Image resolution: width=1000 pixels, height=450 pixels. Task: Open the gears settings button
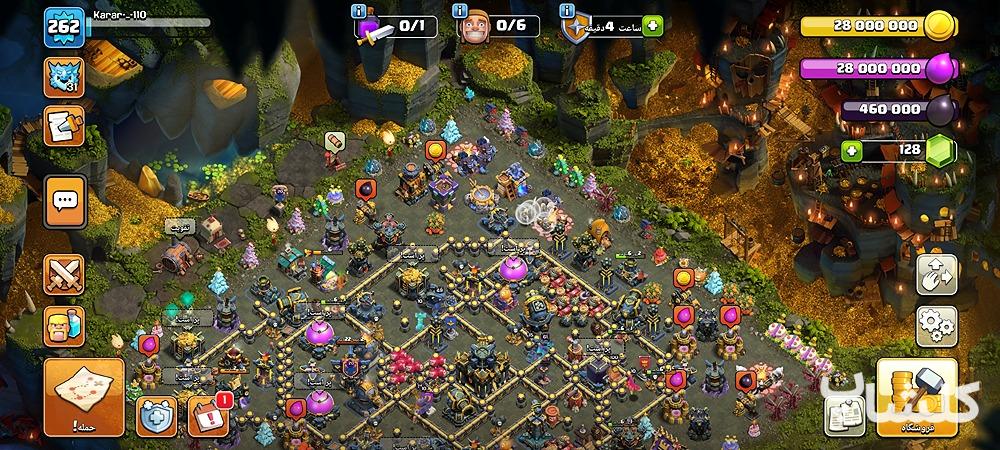click(x=937, y=326)
